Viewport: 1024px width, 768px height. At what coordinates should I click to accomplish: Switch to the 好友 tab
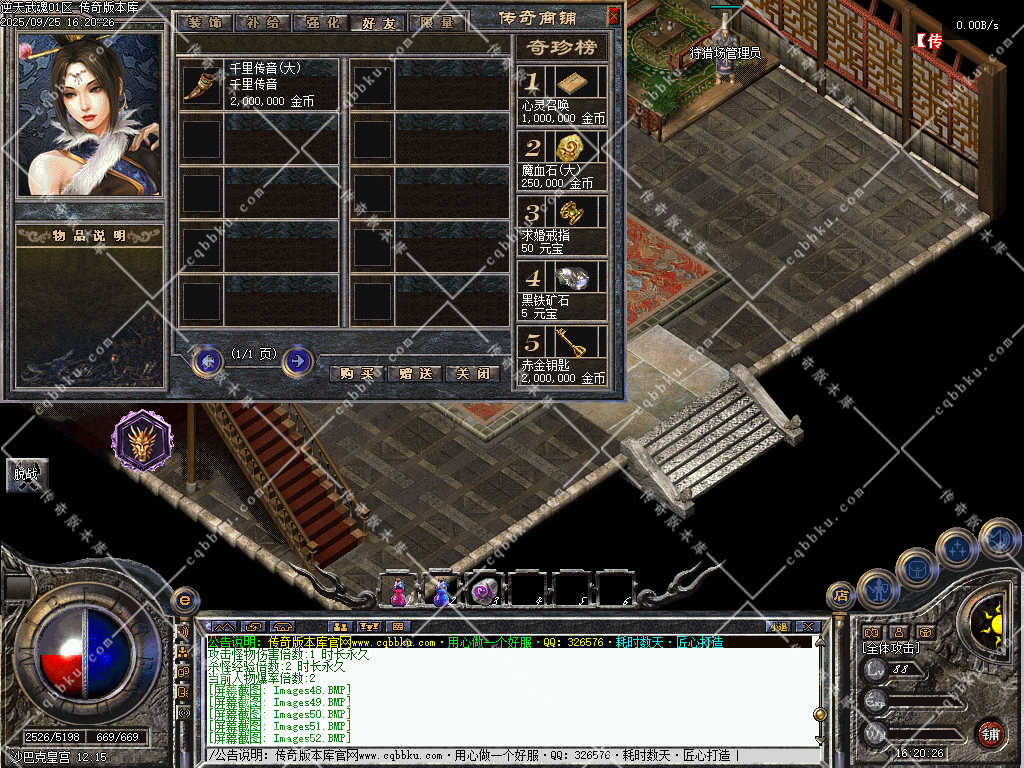[378, 22]
